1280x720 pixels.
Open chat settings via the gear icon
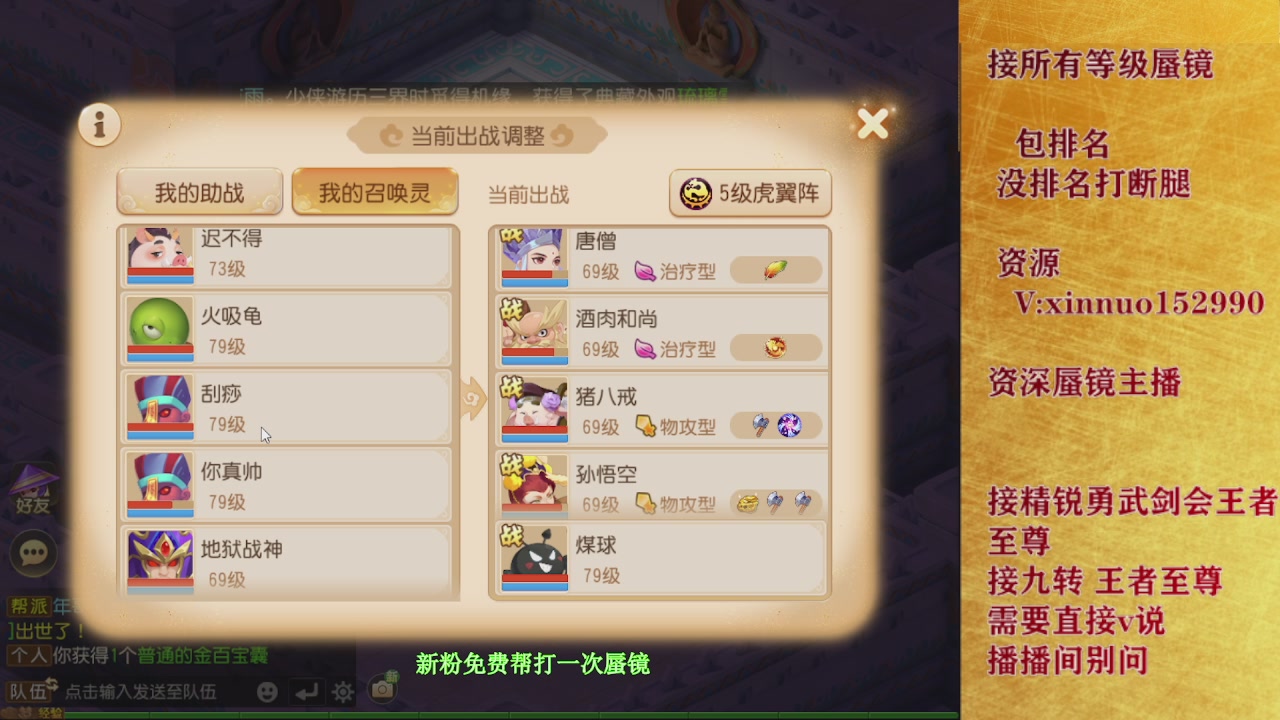pos(340,691)
